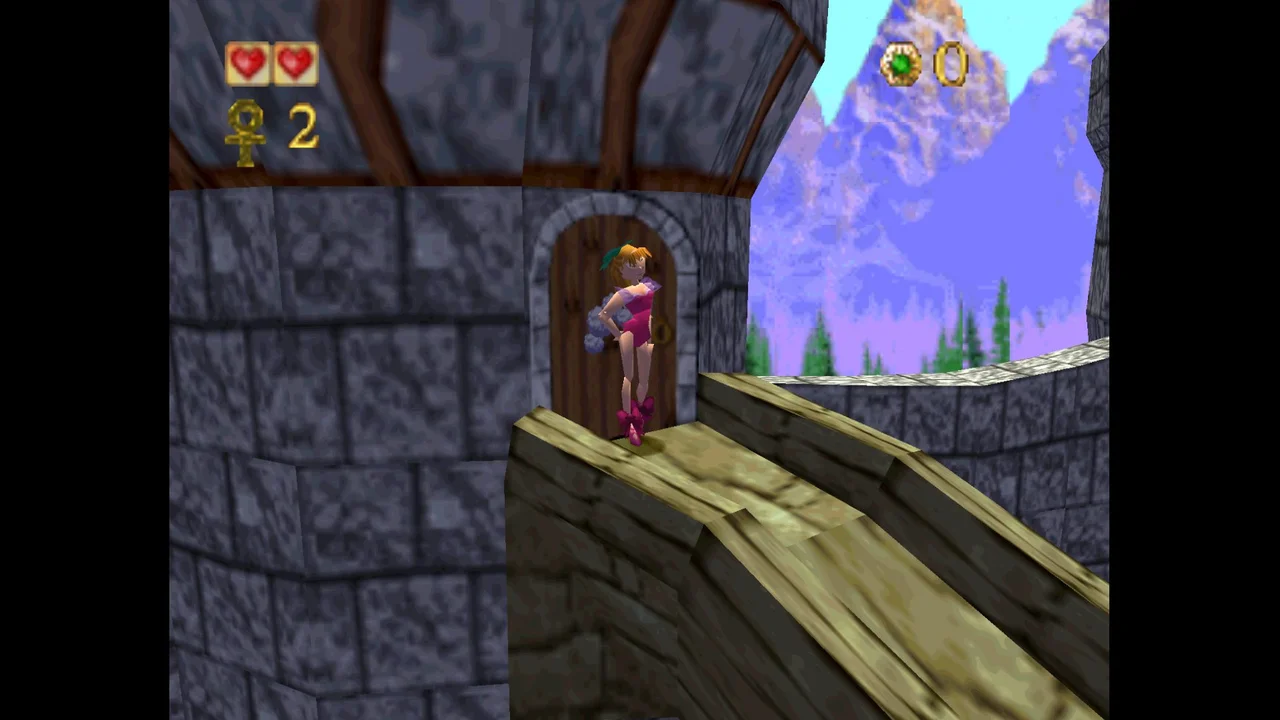The height and width of the screenshot is (720, 1280).
Task: Toggle the right heart in the health bar
Action: click(x=292, y=63)
